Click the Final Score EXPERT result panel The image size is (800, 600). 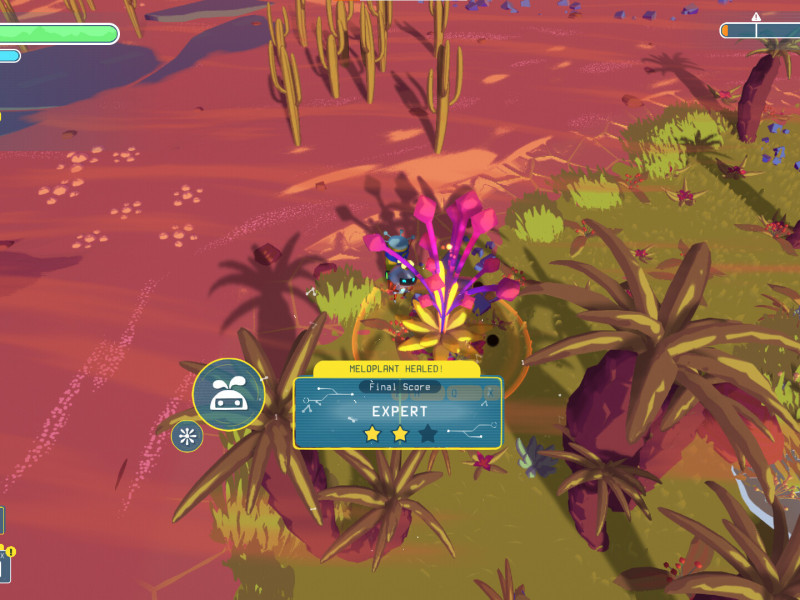(398, 412)
